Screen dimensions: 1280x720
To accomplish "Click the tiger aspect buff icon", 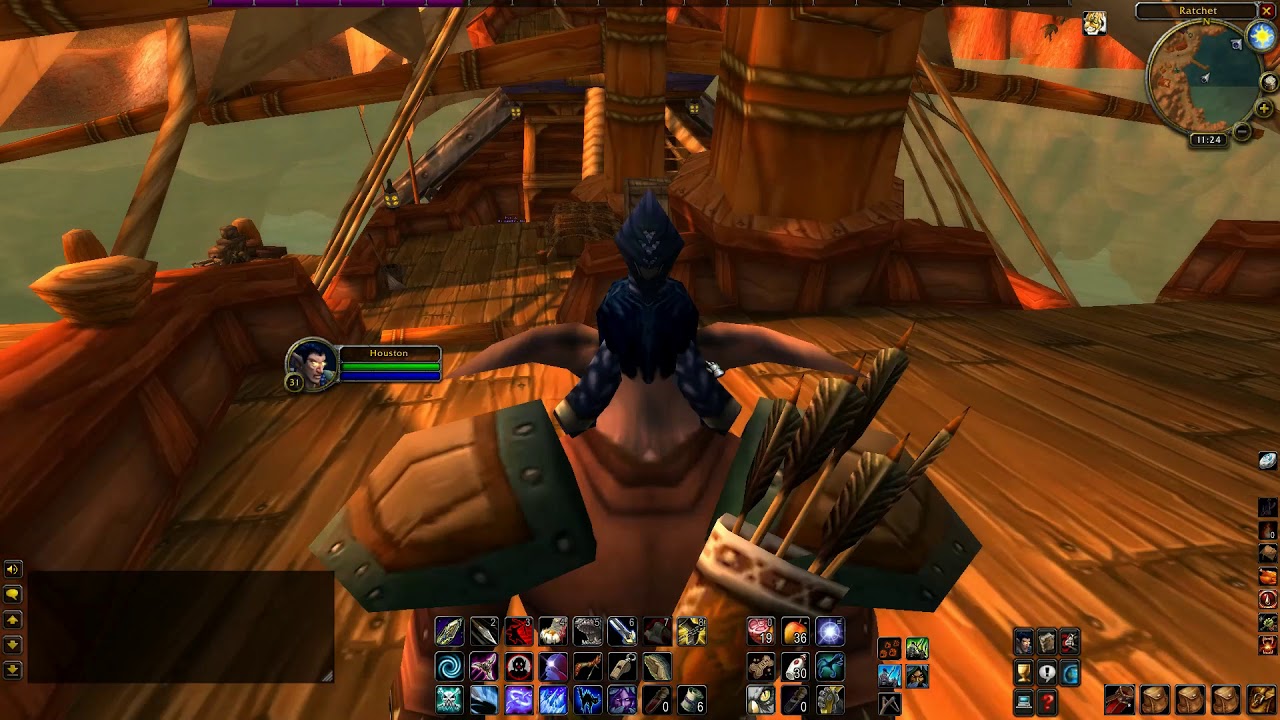I will (x=1095, y=24).
